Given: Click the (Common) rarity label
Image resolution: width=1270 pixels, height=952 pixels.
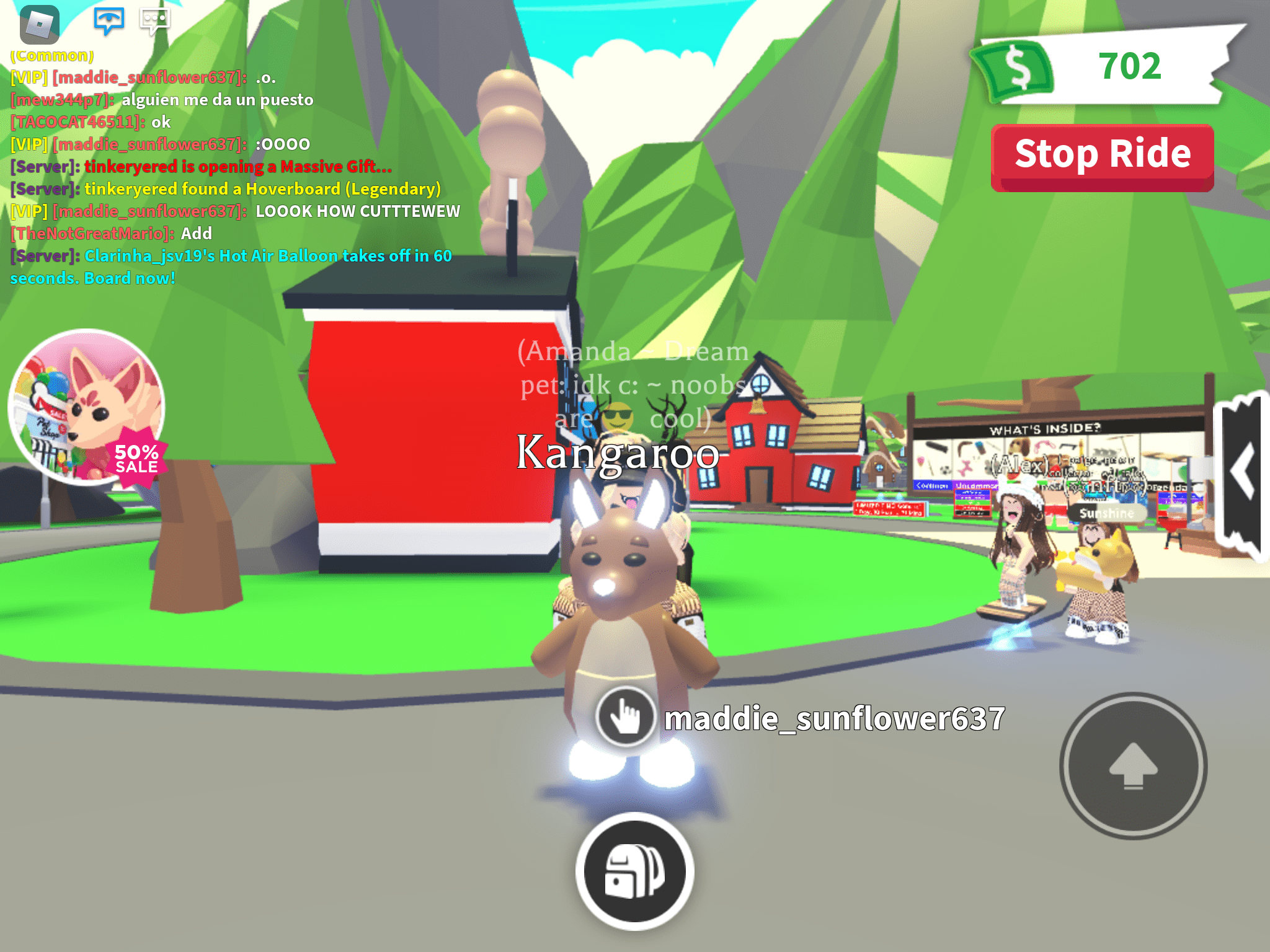Looking at the screenshot, I should pos(51,56).
